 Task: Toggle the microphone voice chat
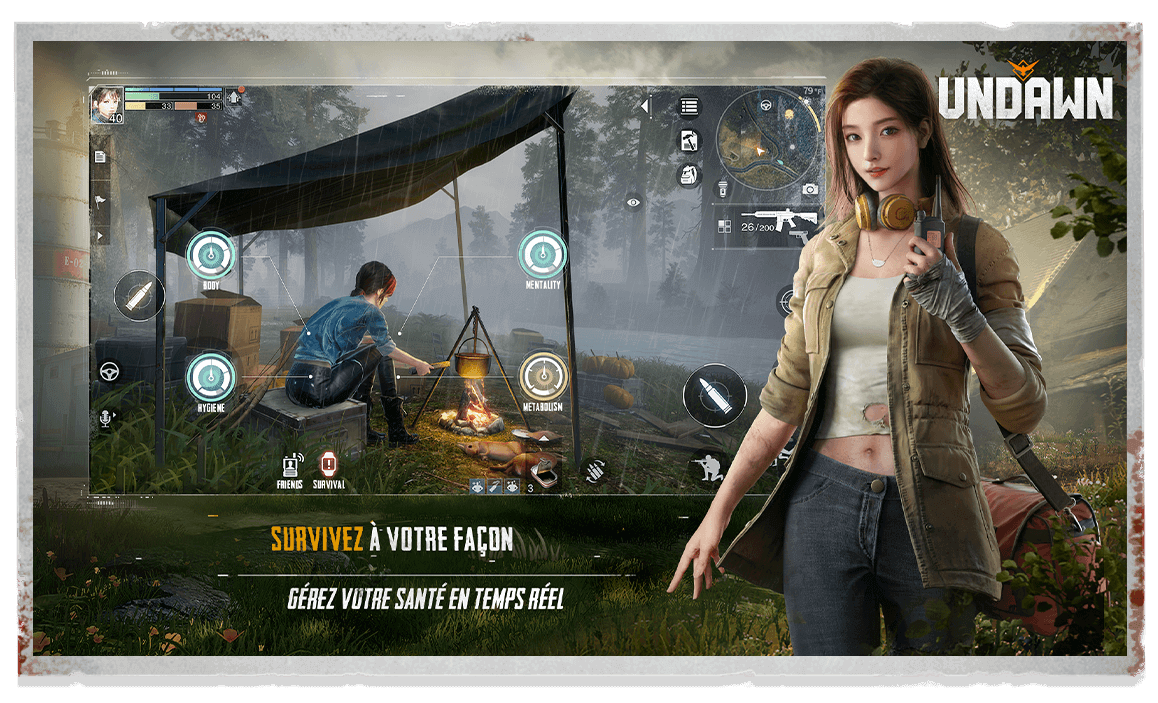pyautogui.click(x=105, y=418)
